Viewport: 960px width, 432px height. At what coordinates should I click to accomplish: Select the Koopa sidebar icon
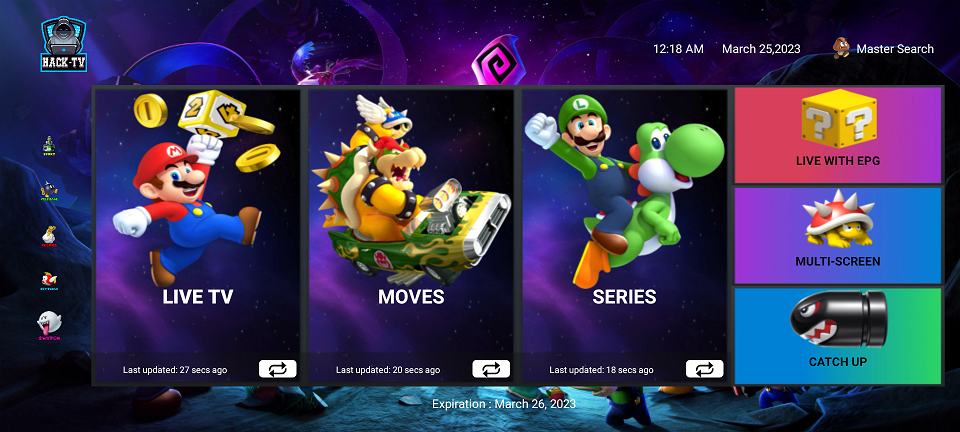click(48, 236)
